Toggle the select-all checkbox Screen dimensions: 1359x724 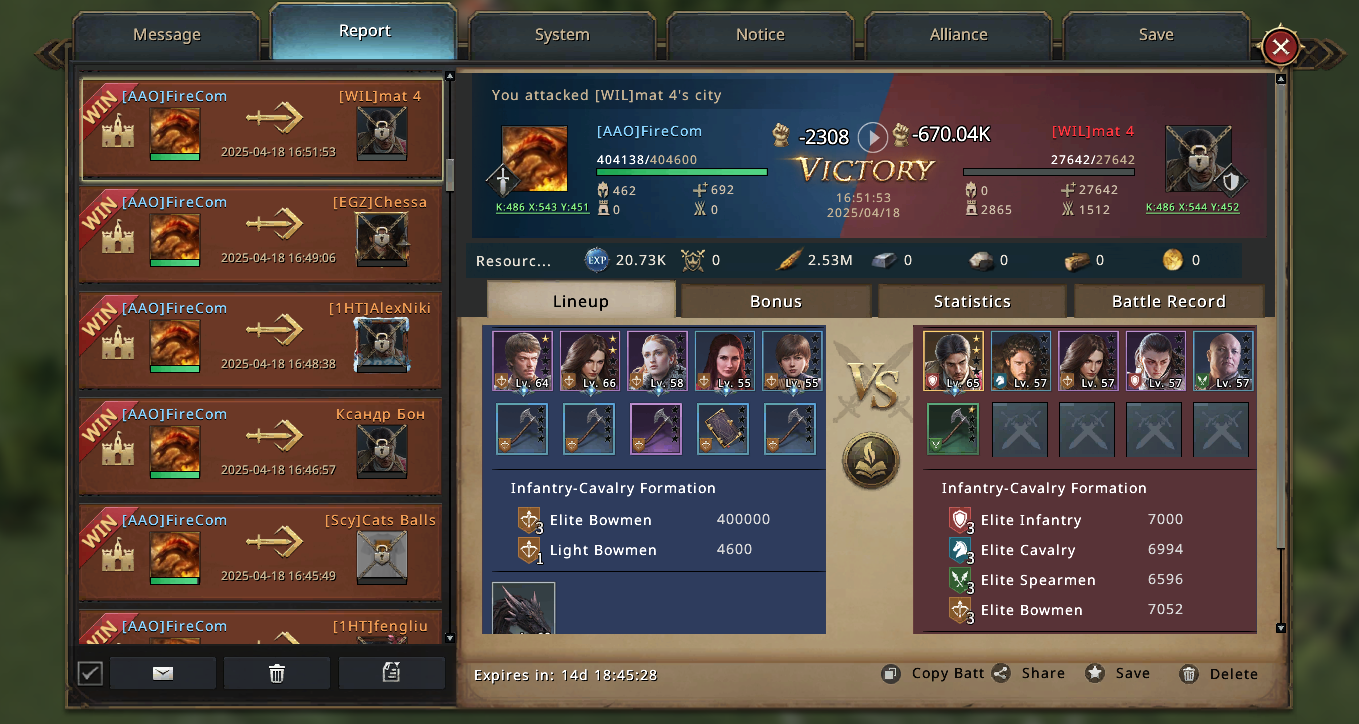tap(90, 673)
